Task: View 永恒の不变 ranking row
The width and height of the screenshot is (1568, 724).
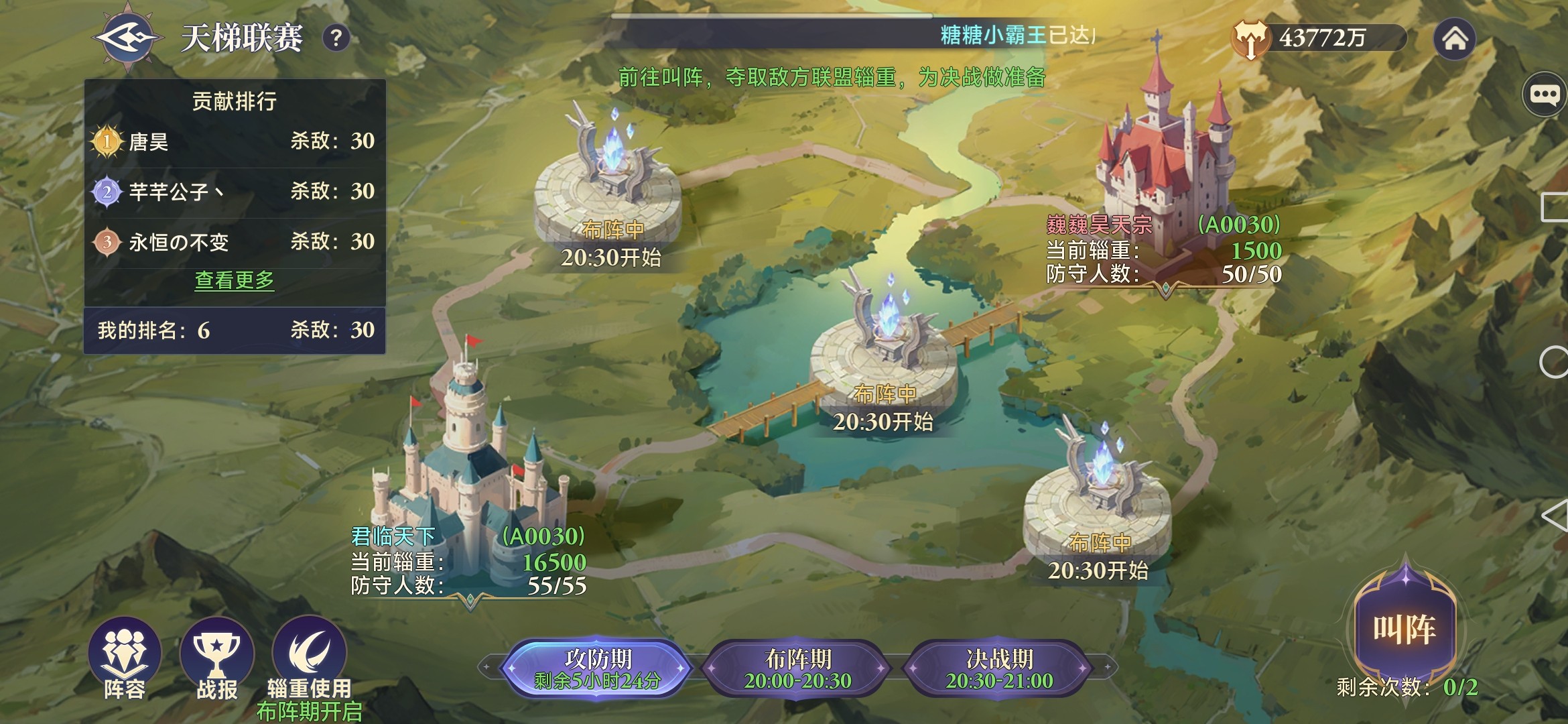Action: coord(235,242)
